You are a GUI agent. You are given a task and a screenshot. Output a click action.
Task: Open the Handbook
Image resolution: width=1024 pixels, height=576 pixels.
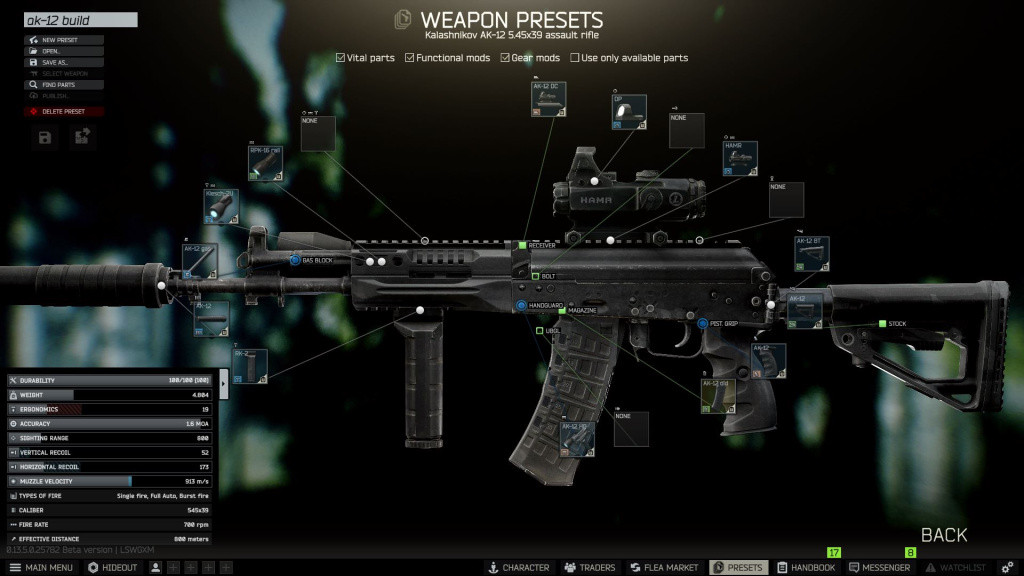click(x=806, y=567)
